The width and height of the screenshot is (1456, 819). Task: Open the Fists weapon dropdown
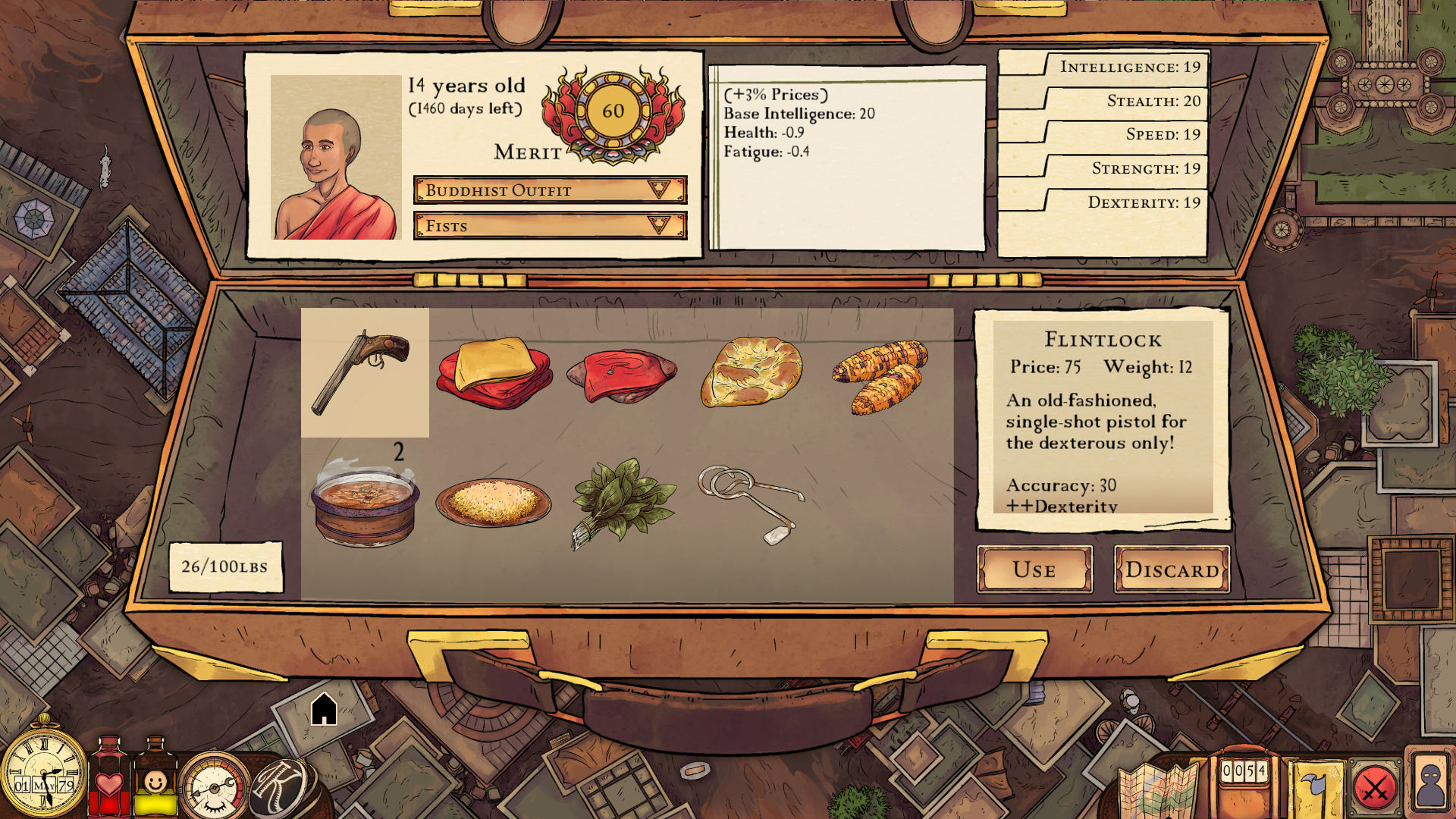pyautogui.click(x=550, y=225)
